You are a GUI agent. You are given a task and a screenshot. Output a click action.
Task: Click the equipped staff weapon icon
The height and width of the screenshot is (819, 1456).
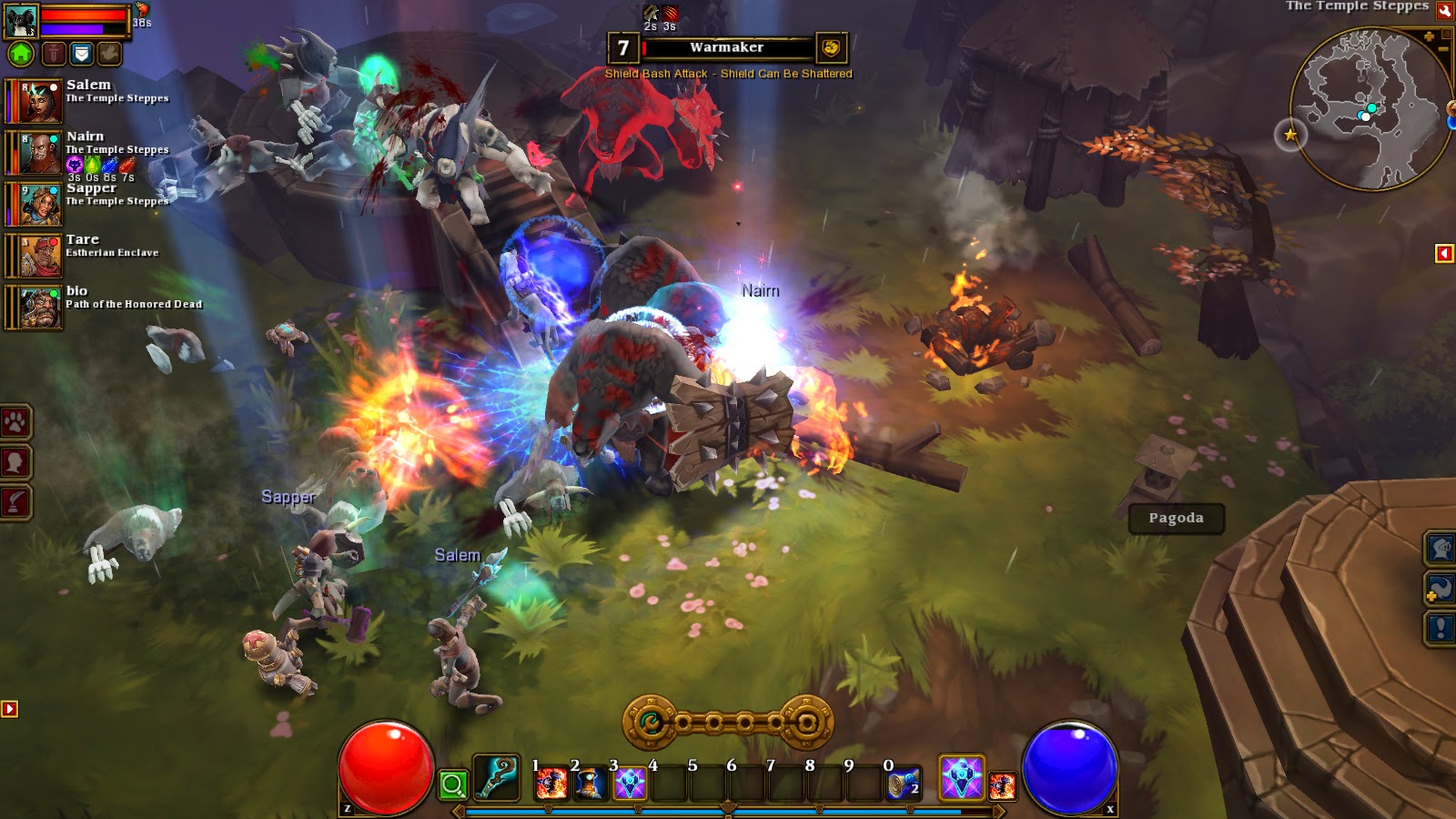point(496,778)
